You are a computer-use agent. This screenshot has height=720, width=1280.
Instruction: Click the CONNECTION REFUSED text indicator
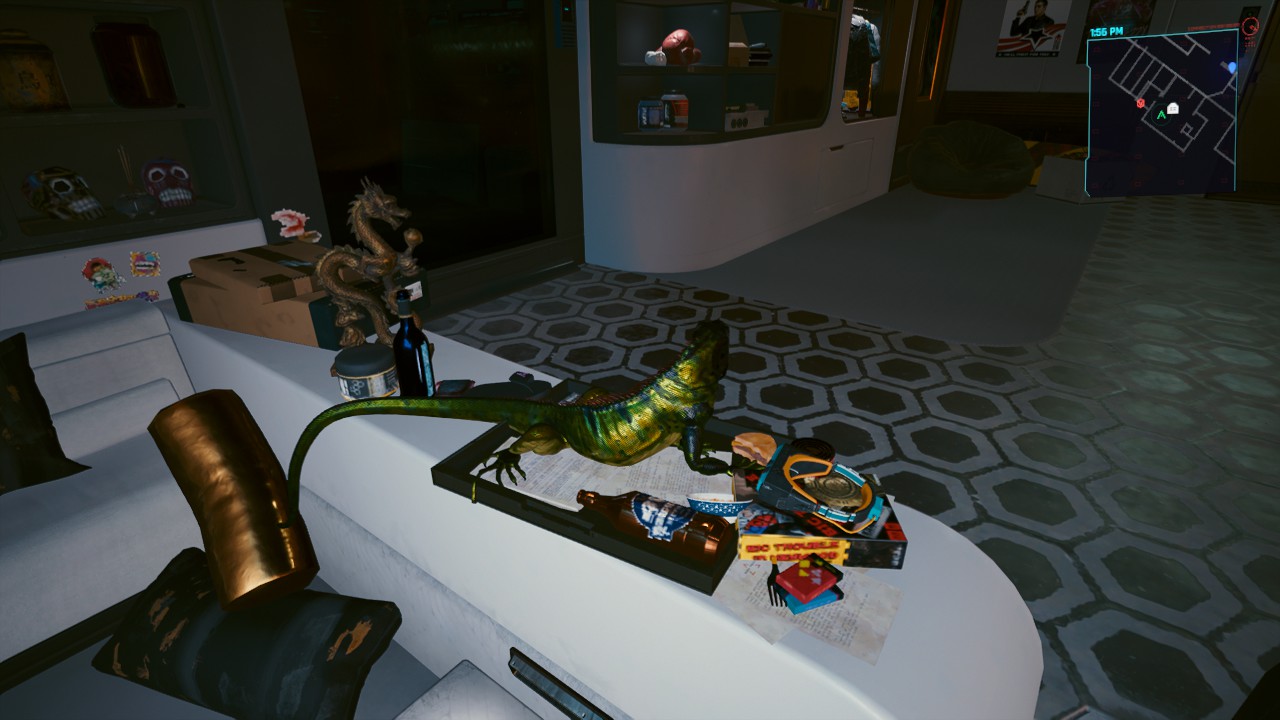tap(1212, 27)
